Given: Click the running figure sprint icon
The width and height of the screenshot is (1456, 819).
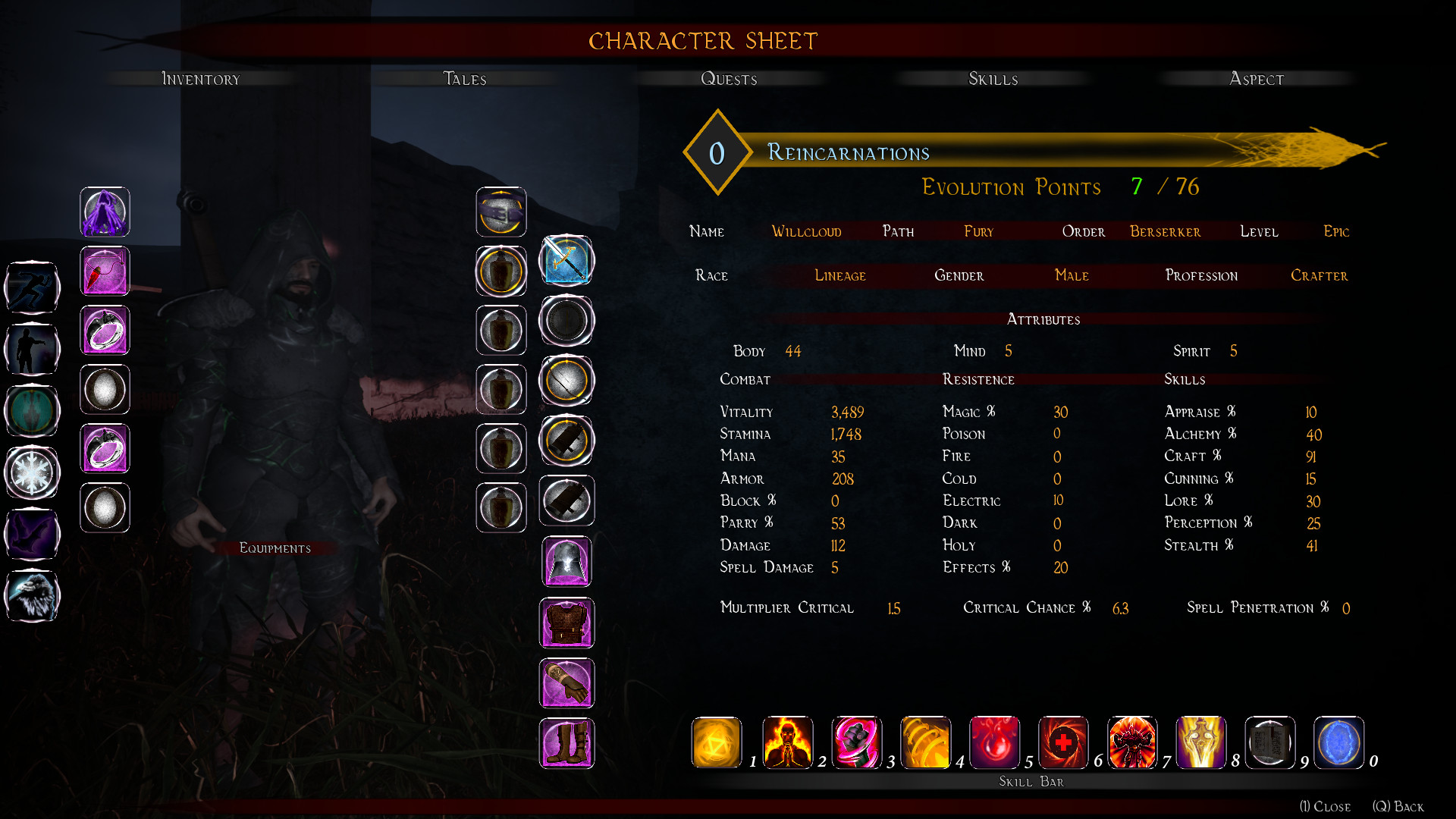Looking at the screenshot, I should [x=32, y=287].
